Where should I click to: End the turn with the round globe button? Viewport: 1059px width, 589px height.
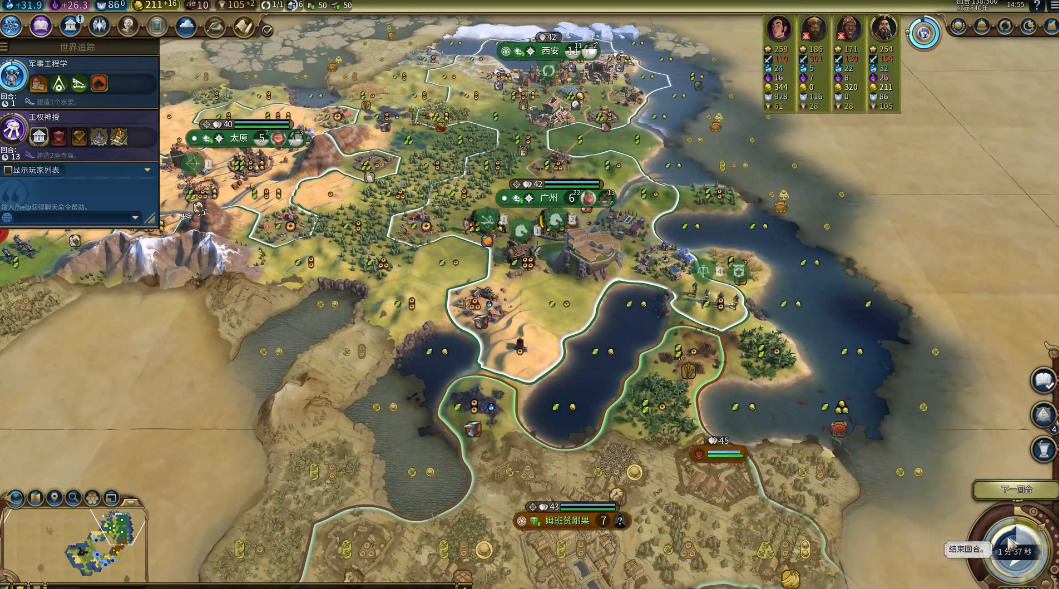pyautogui.click(x=1015, y=547)
